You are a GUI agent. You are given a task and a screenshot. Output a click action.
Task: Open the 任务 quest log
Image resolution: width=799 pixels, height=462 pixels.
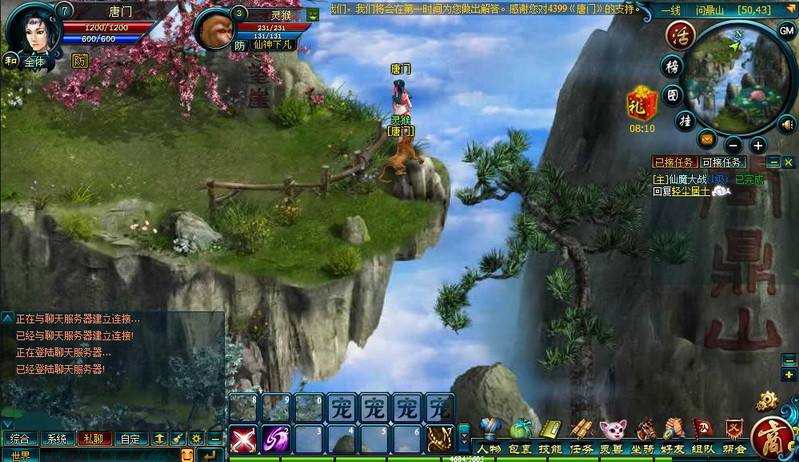pyautogui.click(x=581, y=435)
